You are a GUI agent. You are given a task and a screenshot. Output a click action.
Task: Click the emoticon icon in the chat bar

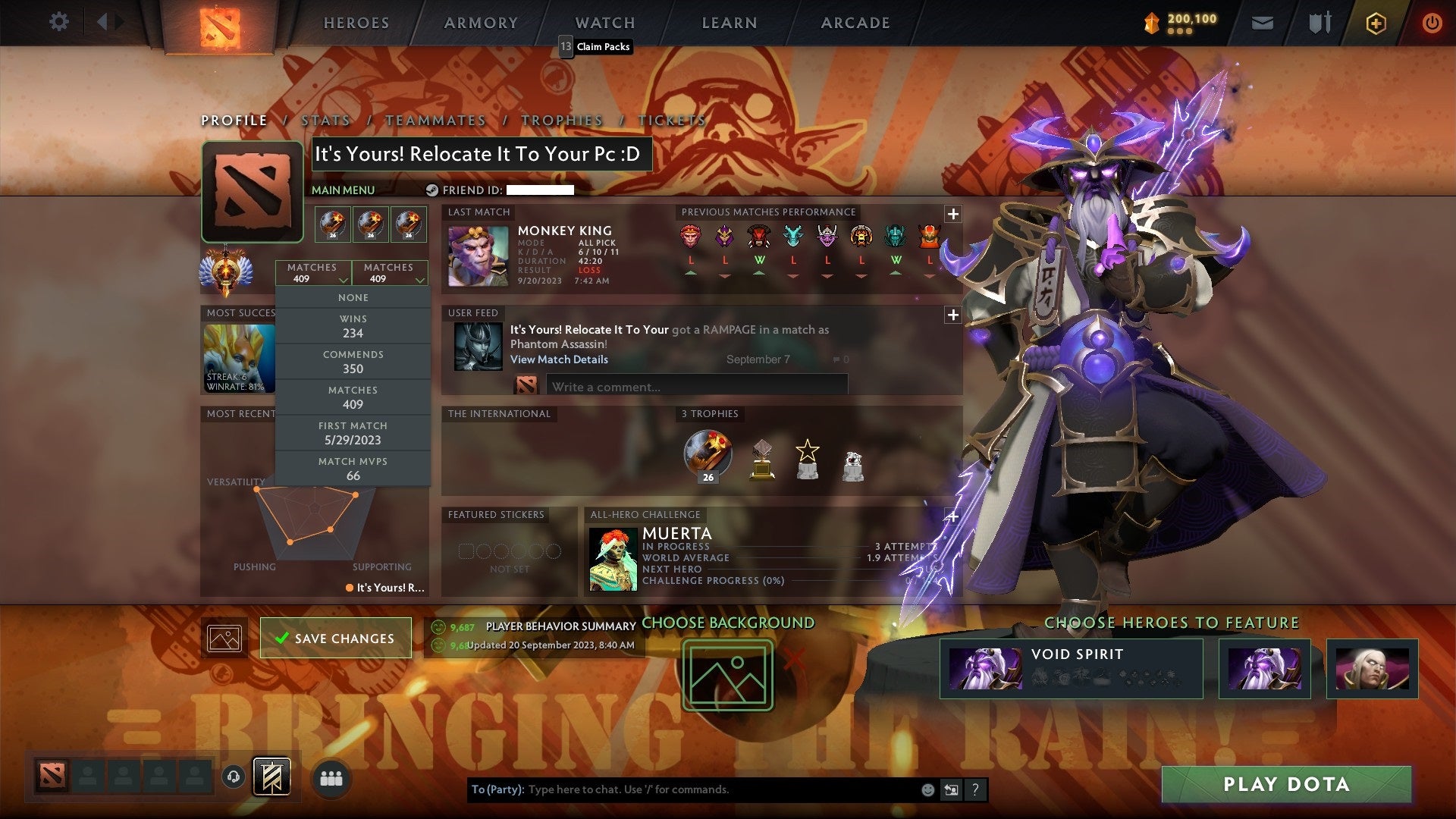coord(927,789)
